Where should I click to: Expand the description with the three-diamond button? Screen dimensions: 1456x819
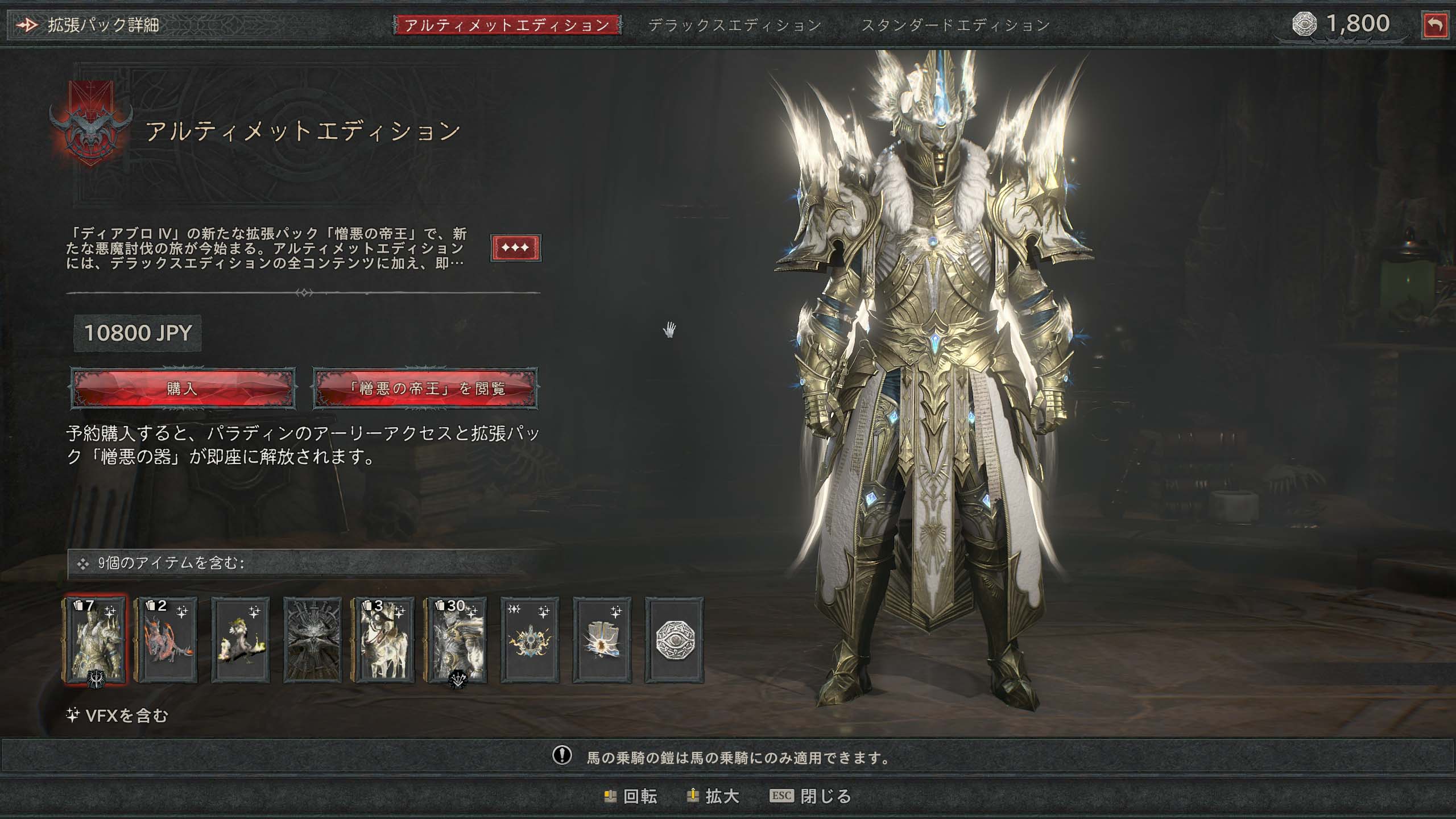515,248
